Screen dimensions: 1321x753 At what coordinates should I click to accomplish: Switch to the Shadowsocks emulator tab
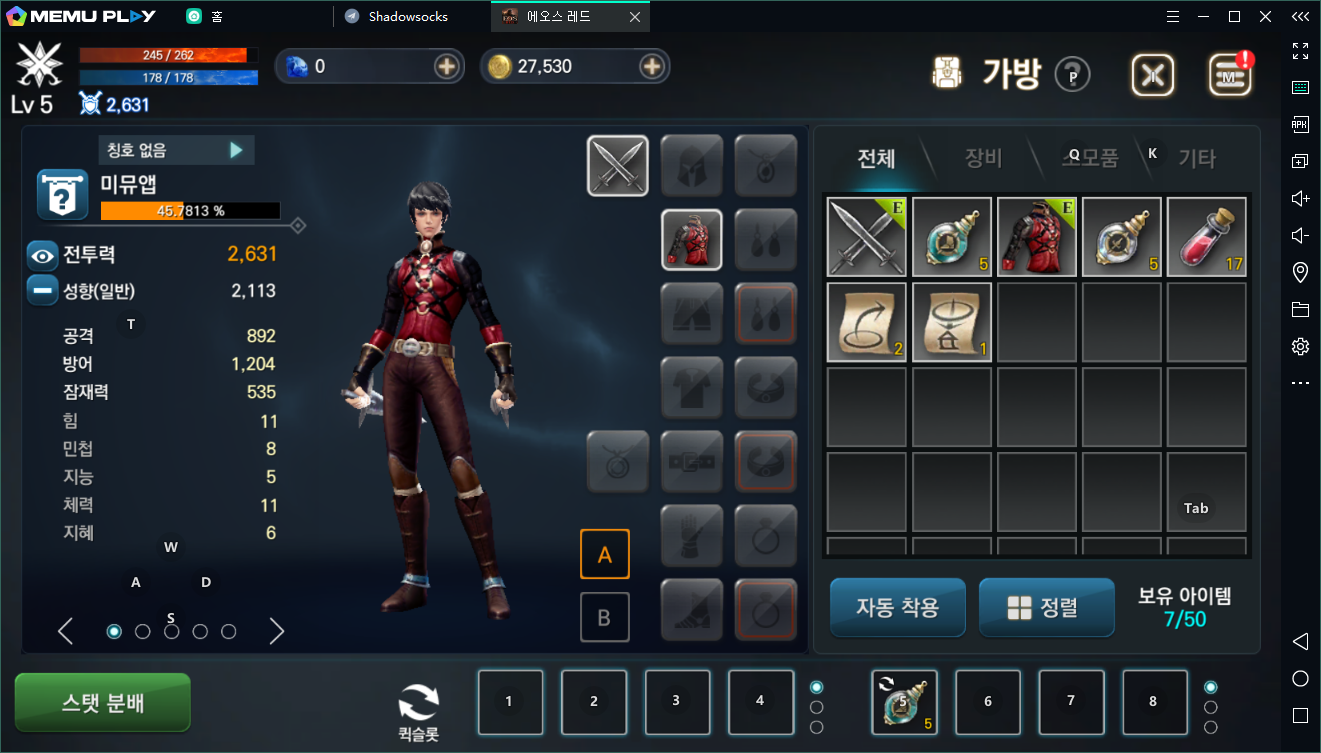click(x=408, y=17)
